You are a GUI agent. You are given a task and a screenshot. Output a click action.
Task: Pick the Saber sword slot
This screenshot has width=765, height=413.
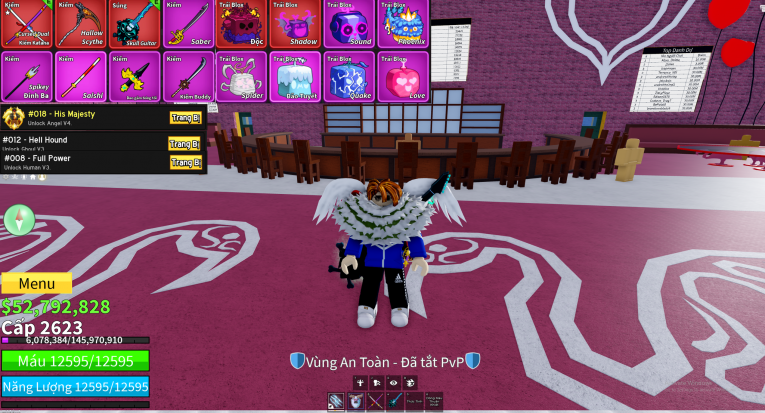pyautogui.click(x=187, y=24)
